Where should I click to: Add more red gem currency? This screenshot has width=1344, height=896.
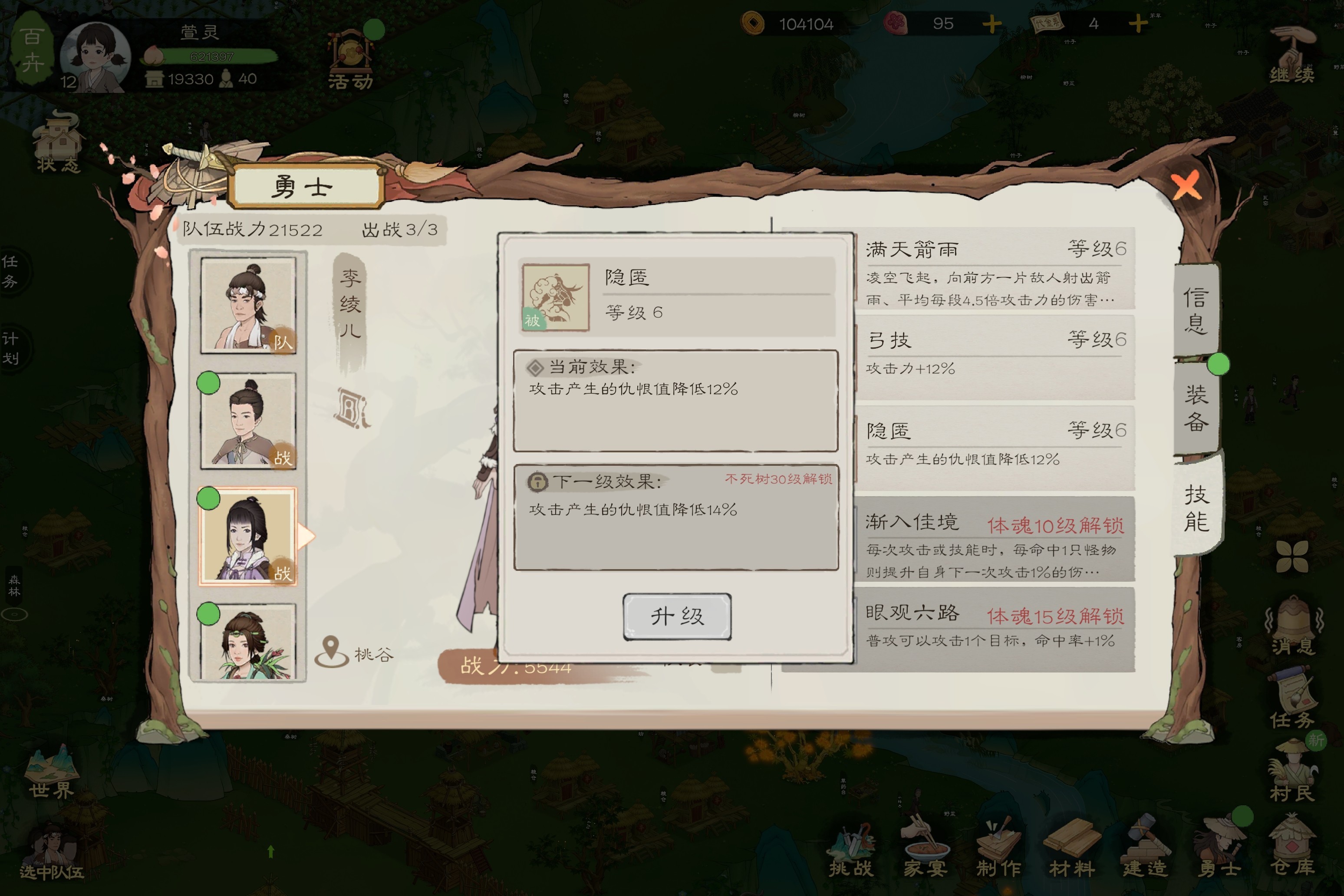point(992,24)
